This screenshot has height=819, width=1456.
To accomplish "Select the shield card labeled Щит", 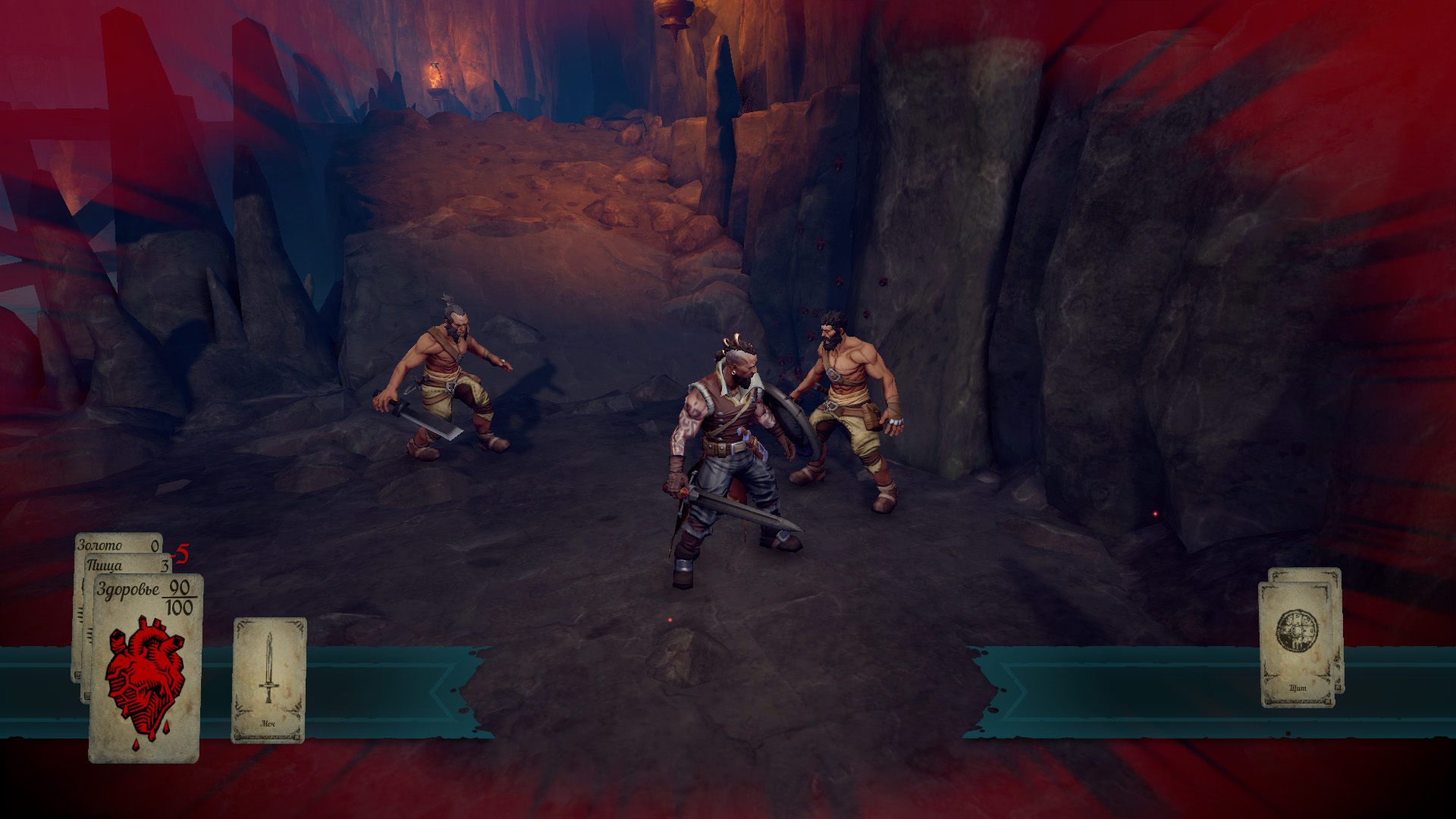I will [1297, 644].
